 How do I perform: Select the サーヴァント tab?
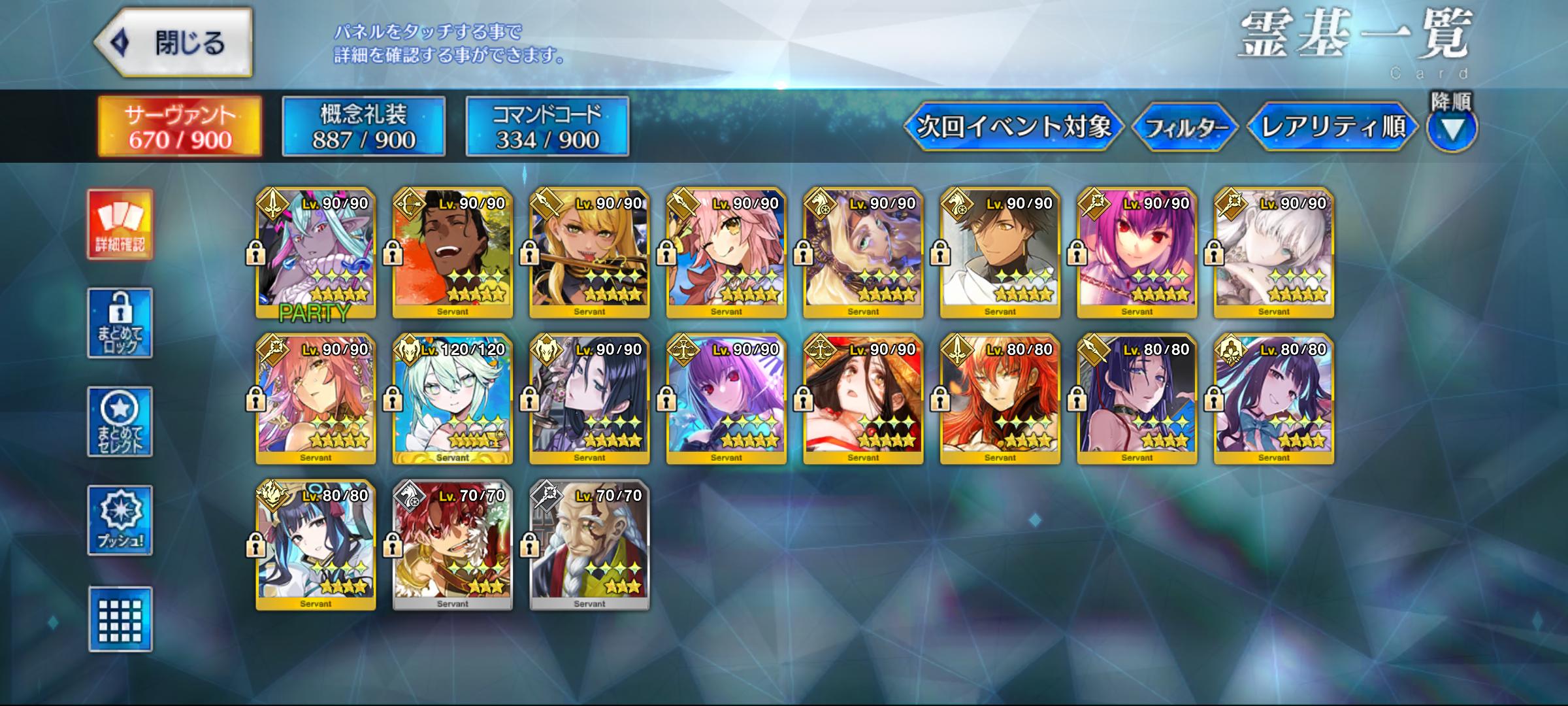click(x=180, y=127)
